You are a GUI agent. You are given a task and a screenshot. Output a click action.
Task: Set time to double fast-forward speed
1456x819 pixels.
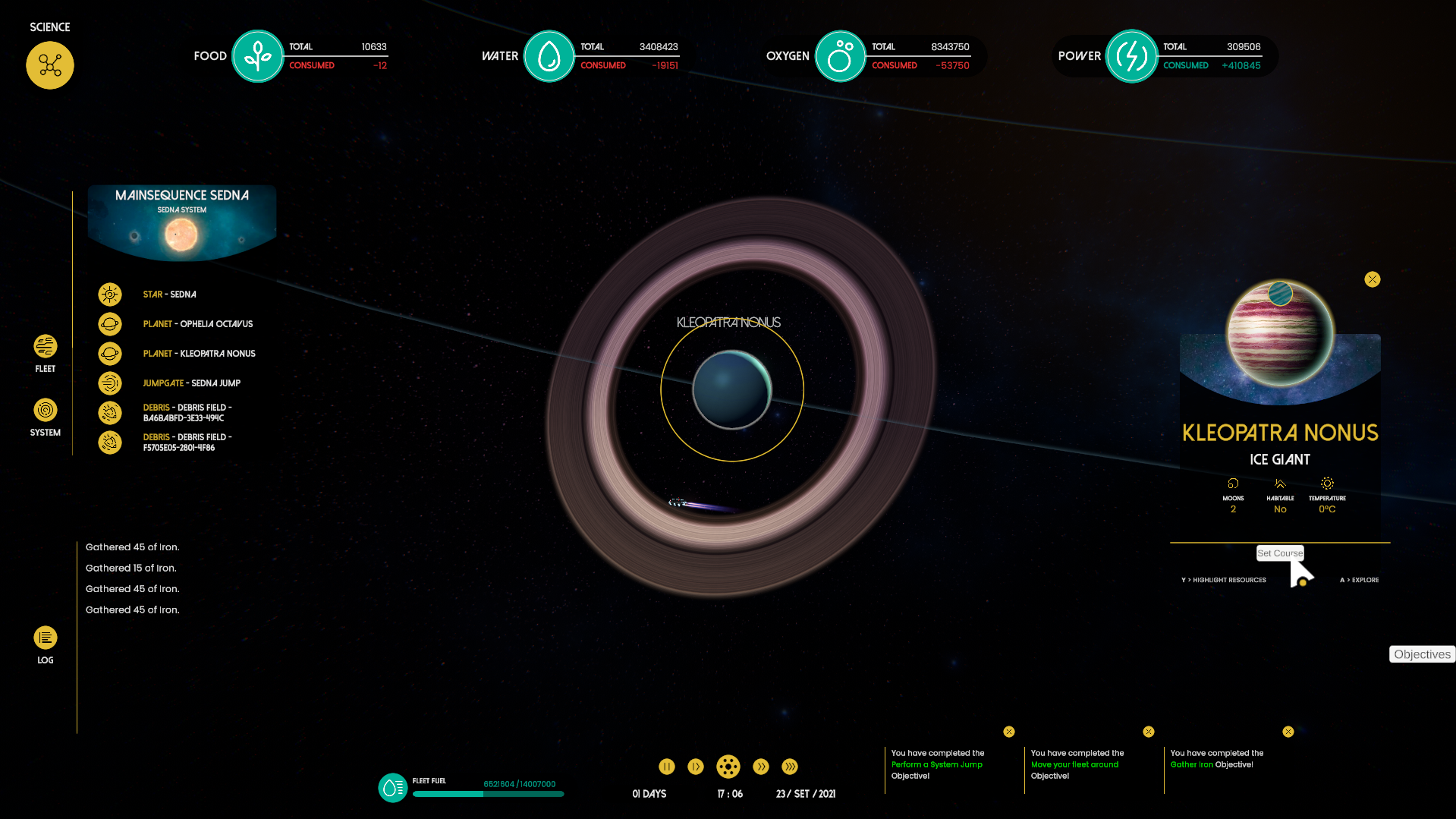coord(761,767)
